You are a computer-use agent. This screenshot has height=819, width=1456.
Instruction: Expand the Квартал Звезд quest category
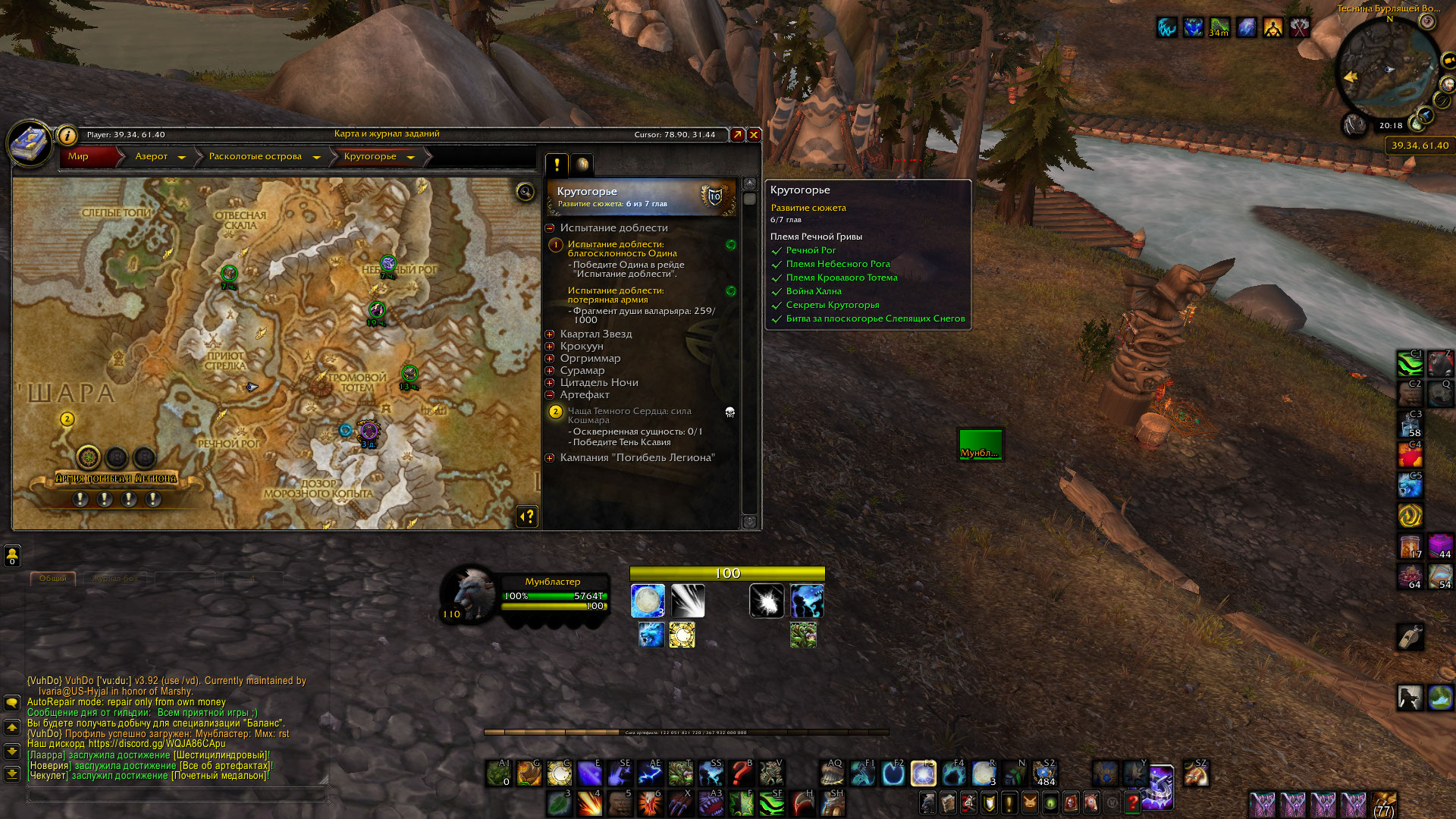[550, 334]
